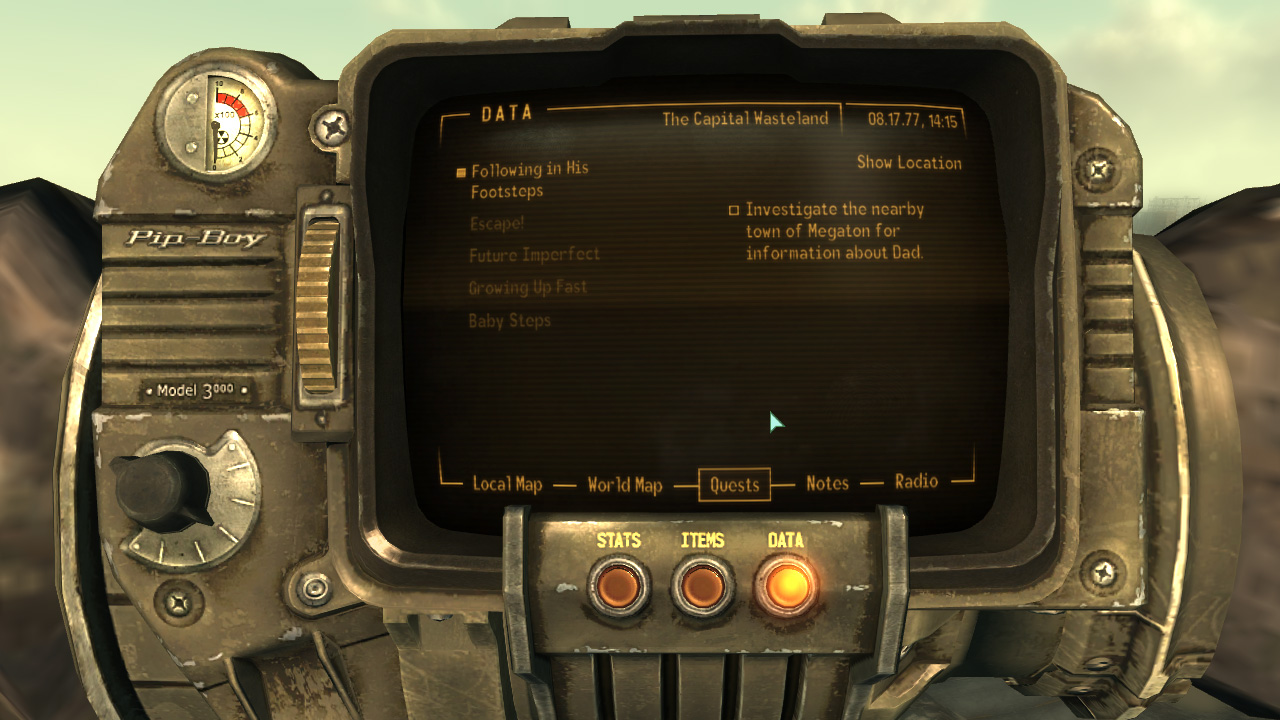Open the World Map view
The height and width of the screenshot is (720, 1280).
click(x=623, y=484)
